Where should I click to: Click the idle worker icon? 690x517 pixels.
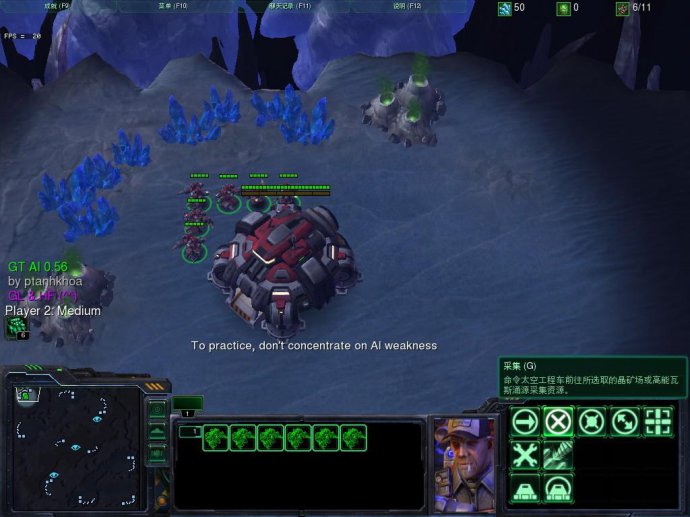click(17, 327)
